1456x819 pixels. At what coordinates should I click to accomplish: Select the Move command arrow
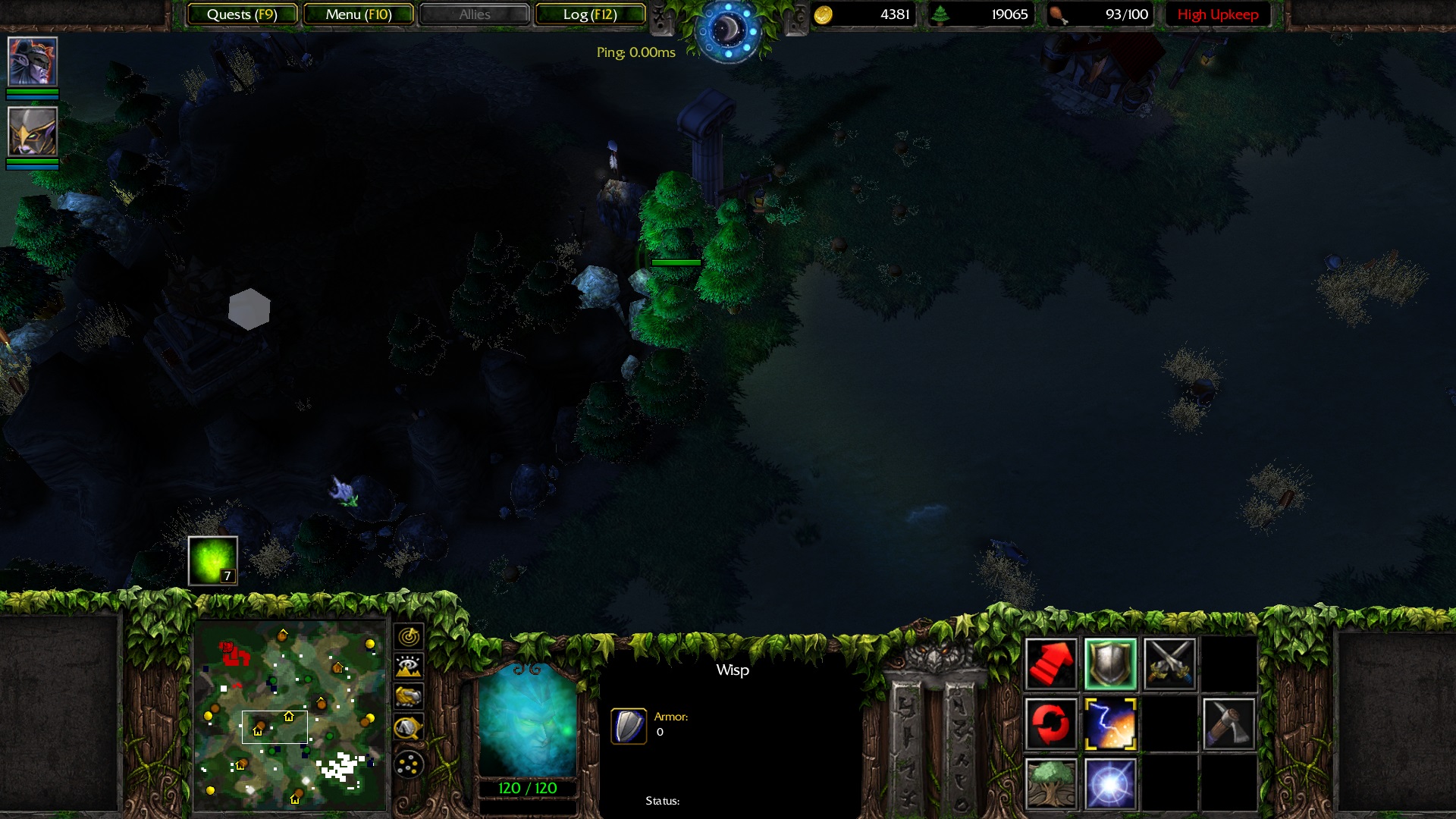click(1050, 664)
